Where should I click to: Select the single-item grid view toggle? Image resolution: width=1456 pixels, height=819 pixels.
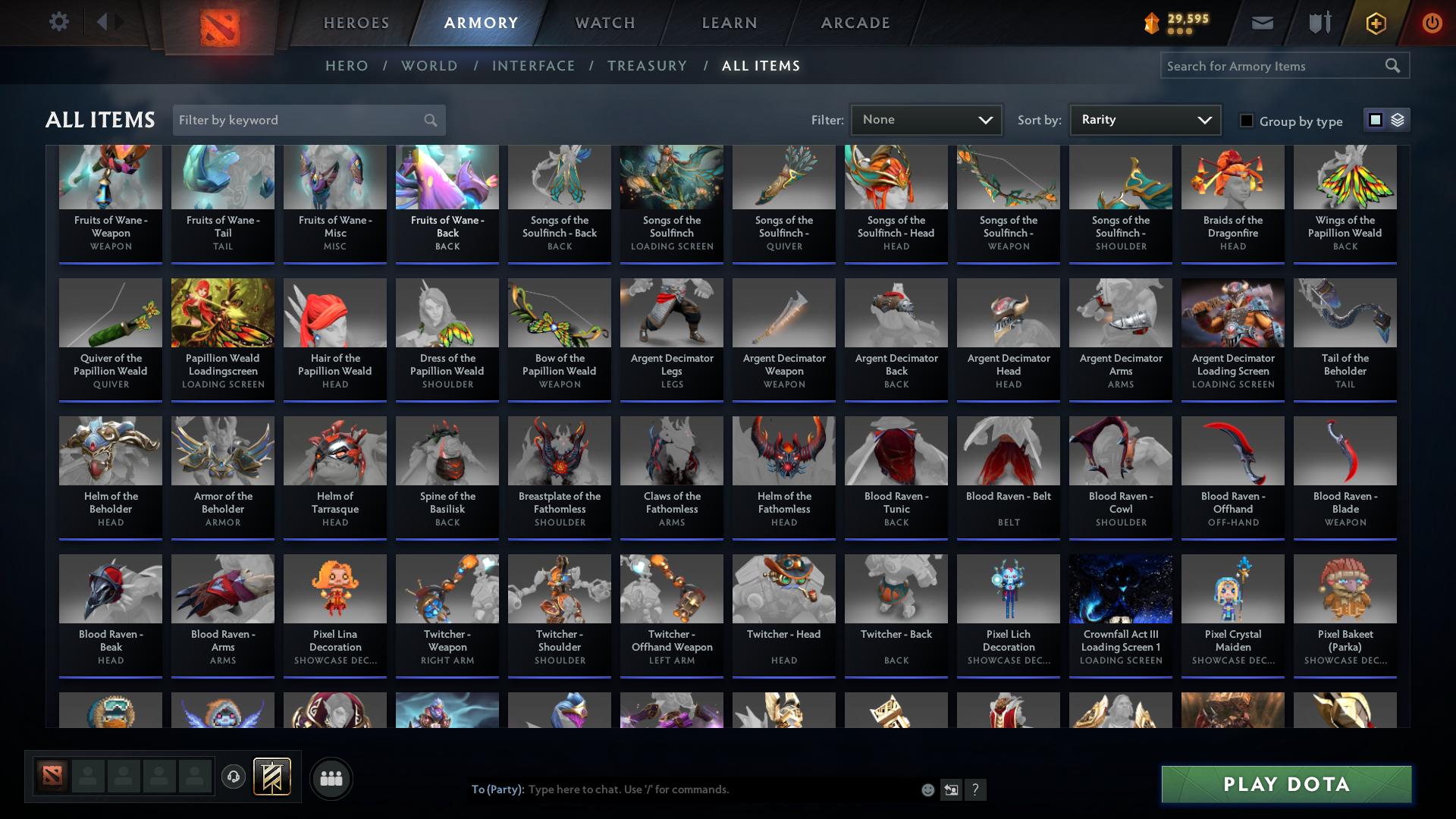(x=1375, y=120)
